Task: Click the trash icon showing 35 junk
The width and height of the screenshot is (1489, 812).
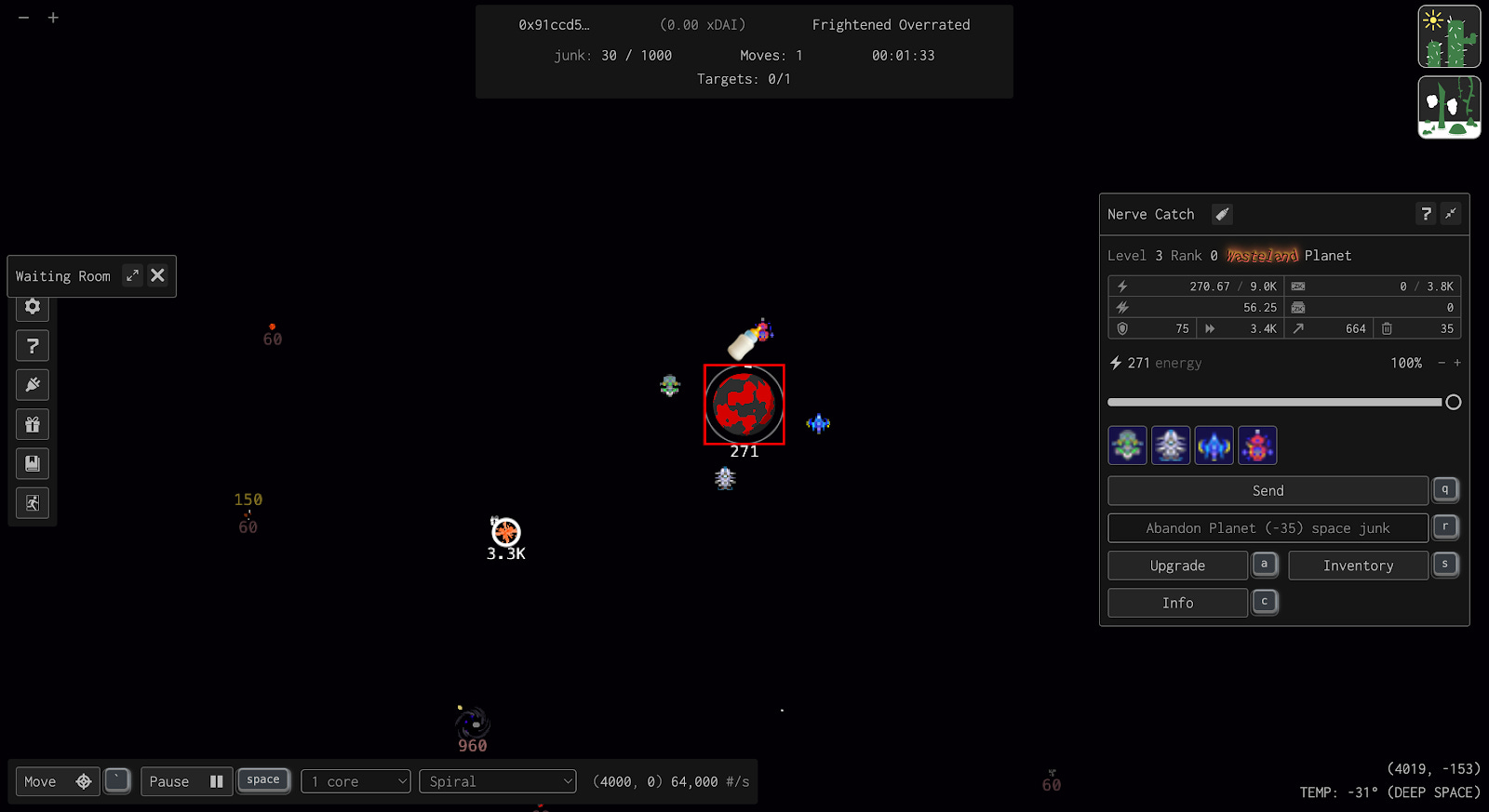Action: pos(1388,328)
